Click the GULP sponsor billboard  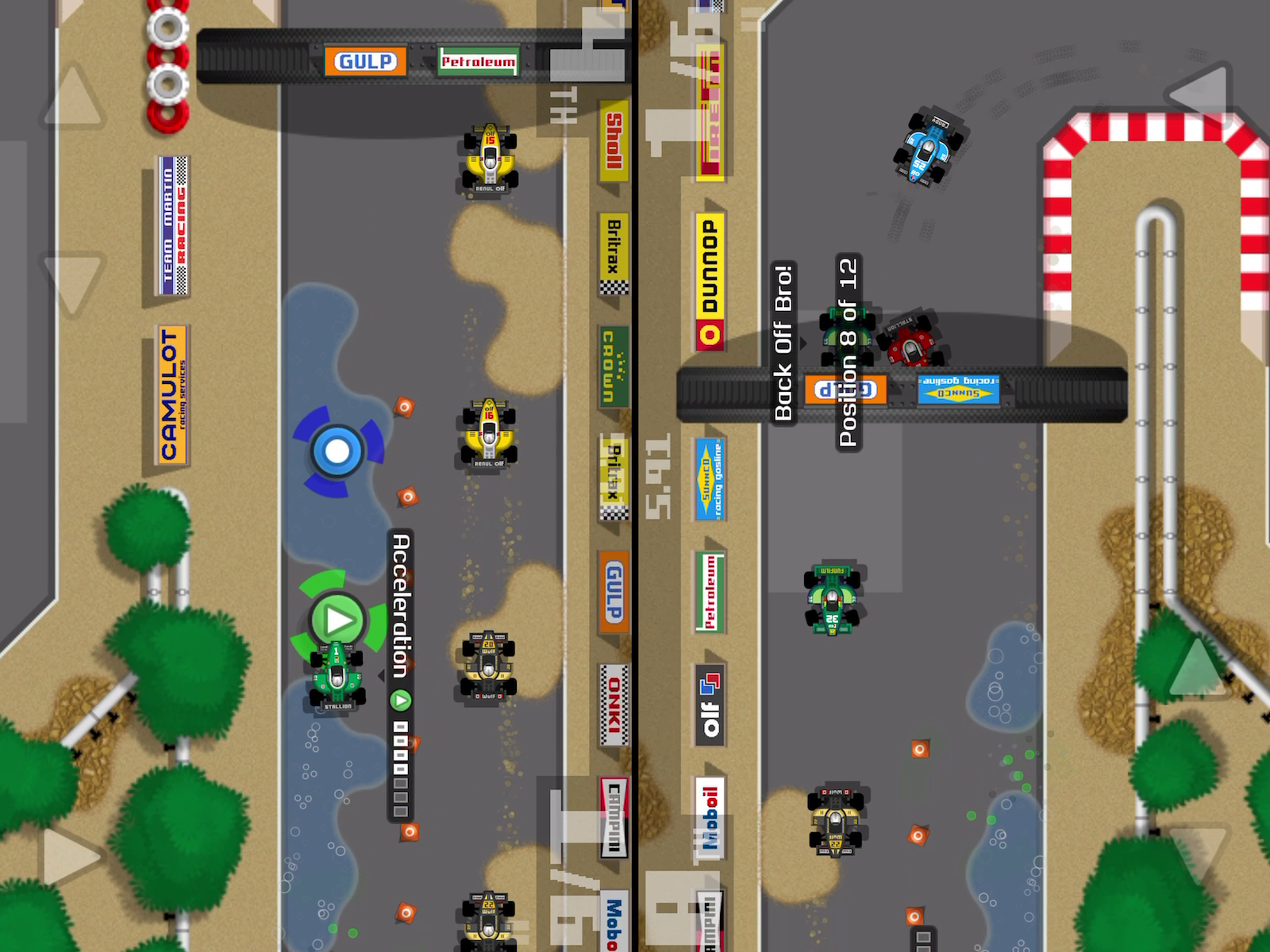click(x=364, y=60)
